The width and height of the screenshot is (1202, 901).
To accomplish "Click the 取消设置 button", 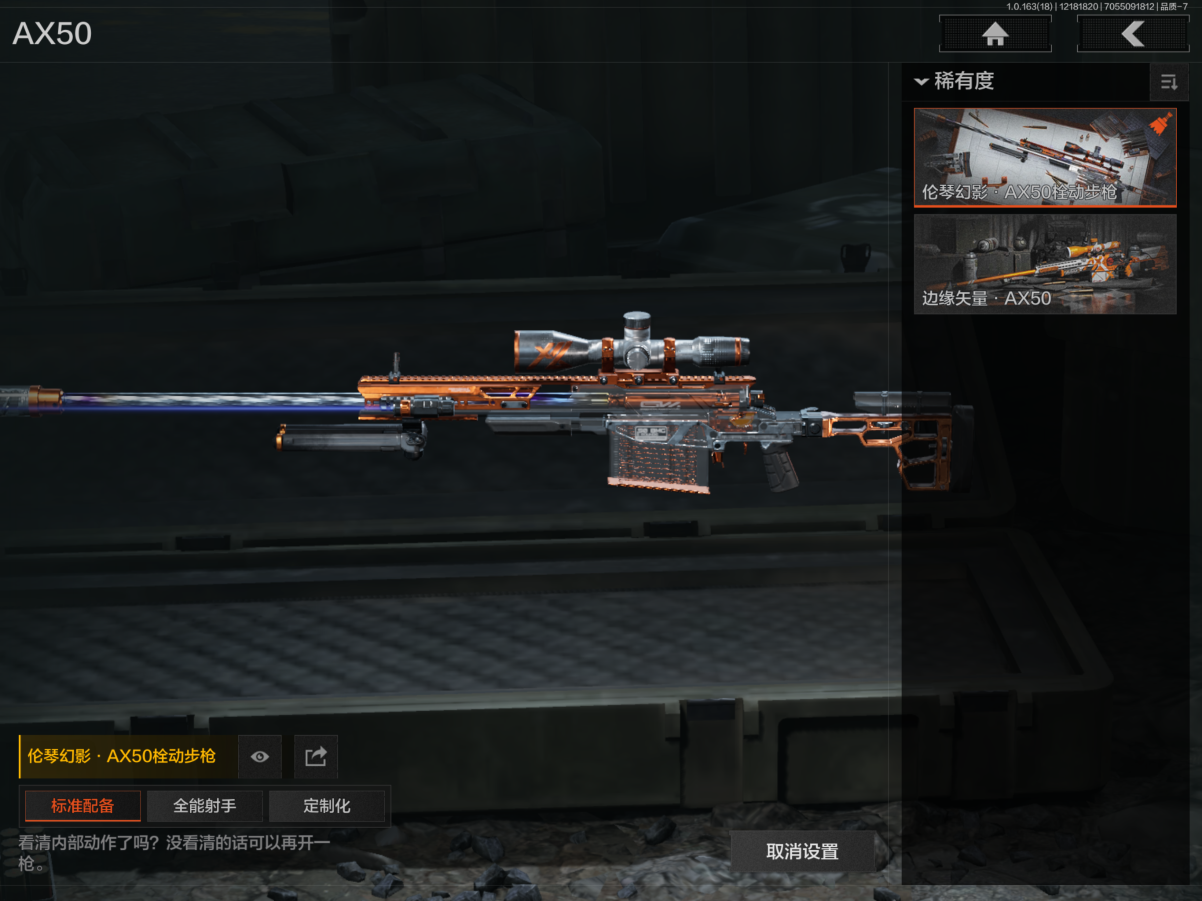I will click(x=802, y=852).
